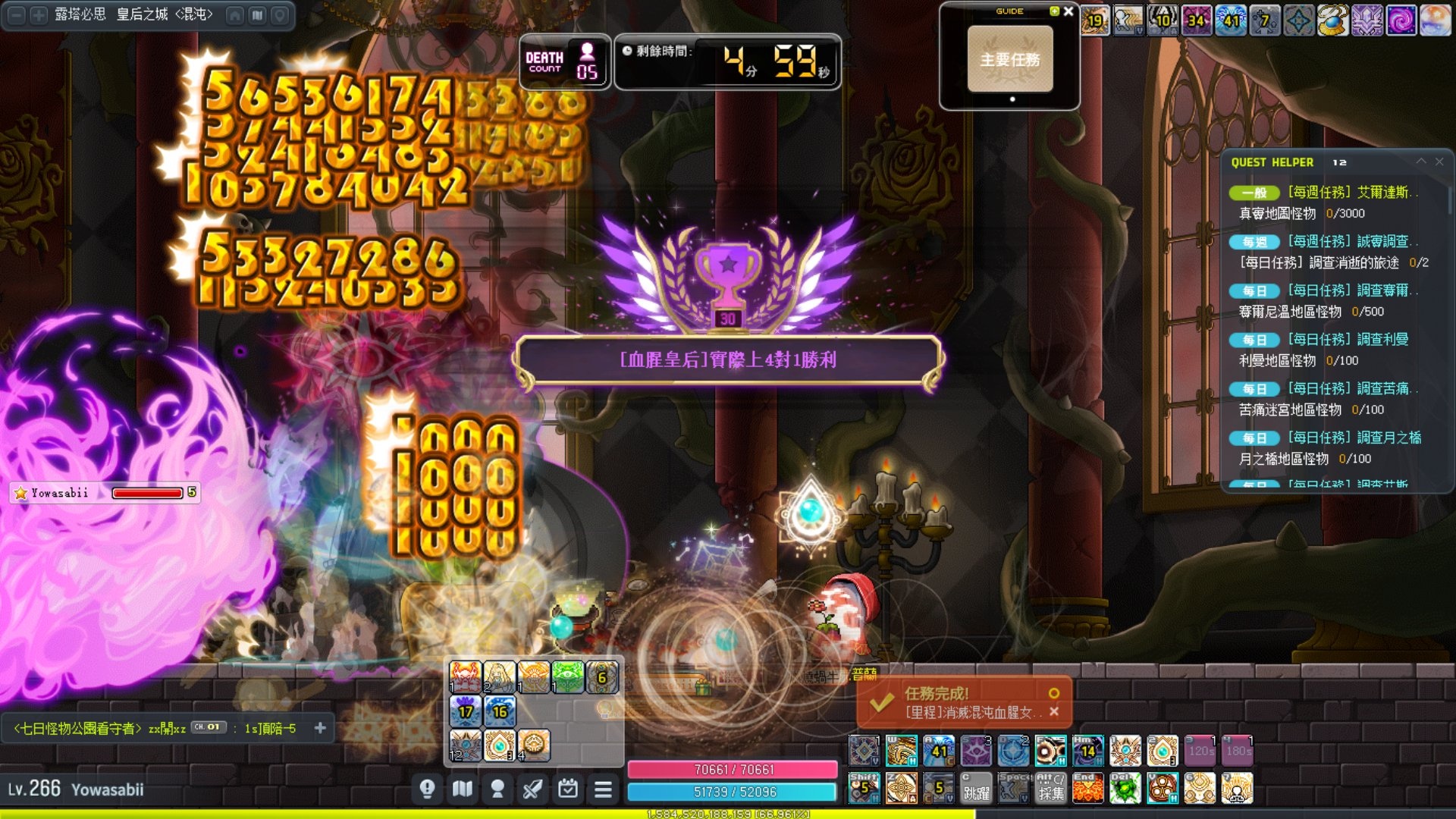The height and width of the screenshot is (819, 1456).
Task: Open the world map from minimap bar
Action: pyautogui.click(x=257, y=14)
